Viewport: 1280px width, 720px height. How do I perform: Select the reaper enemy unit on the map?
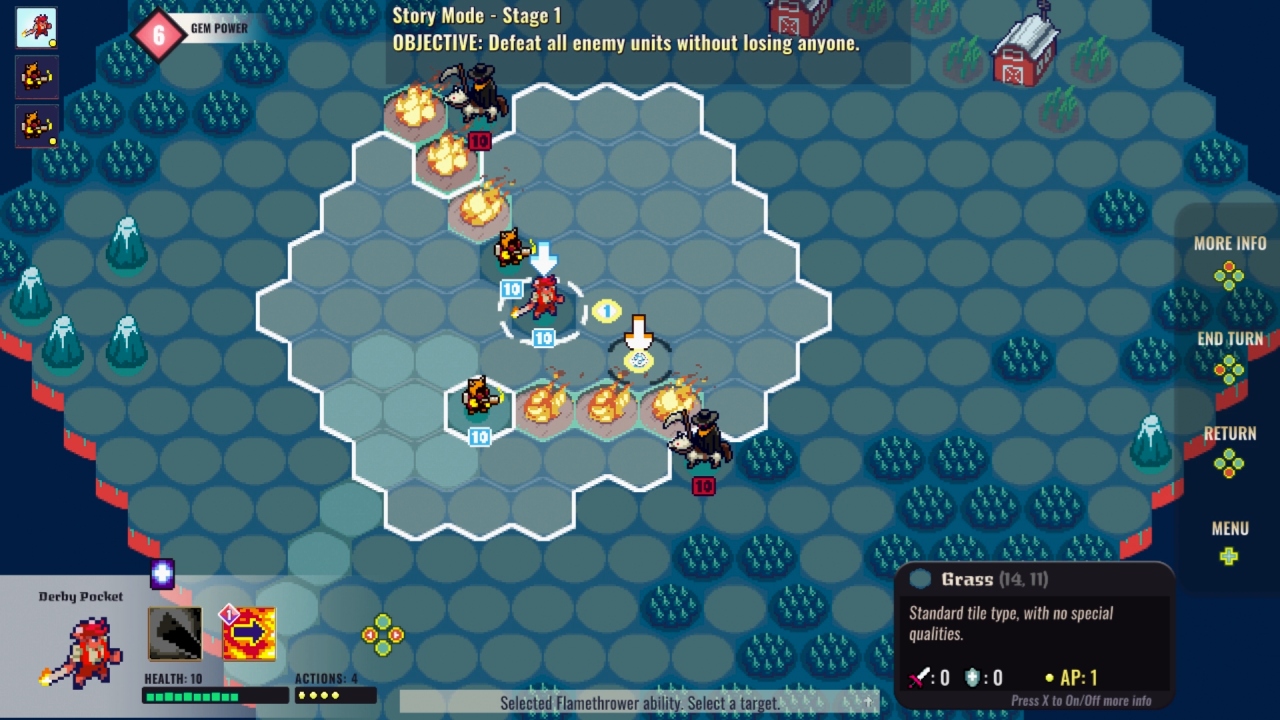[700, 440]
